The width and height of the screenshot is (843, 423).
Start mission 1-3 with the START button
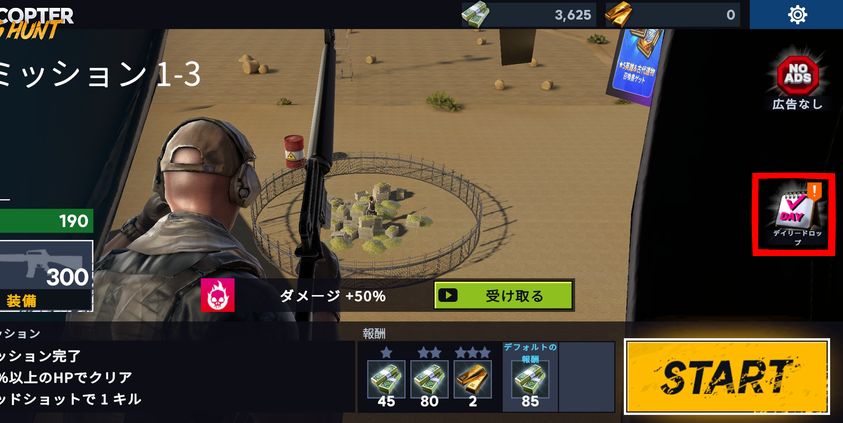point(726,376)
